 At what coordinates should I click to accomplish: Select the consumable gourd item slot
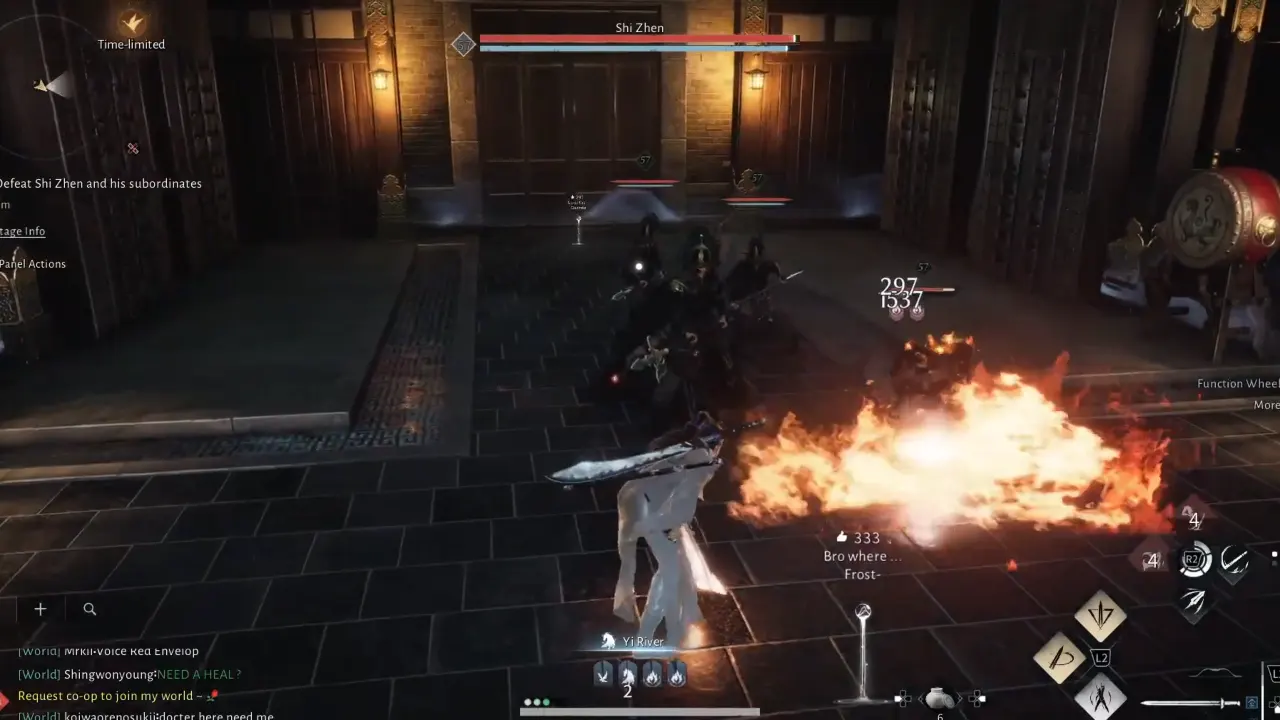[x=938, y=699]
